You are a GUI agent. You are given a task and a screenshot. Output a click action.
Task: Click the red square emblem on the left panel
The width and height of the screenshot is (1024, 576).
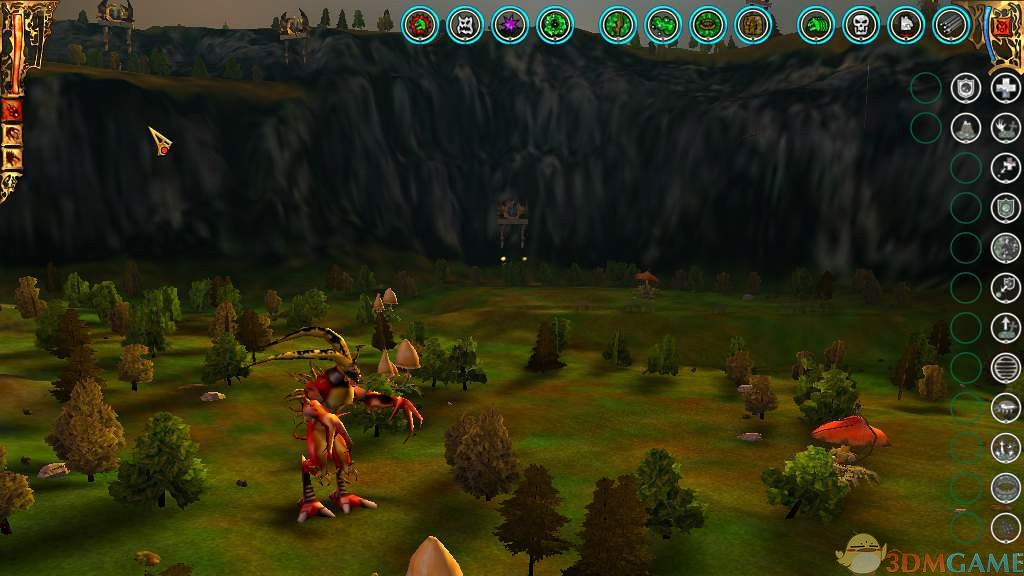pyautogui.click(x=13, y=110)
